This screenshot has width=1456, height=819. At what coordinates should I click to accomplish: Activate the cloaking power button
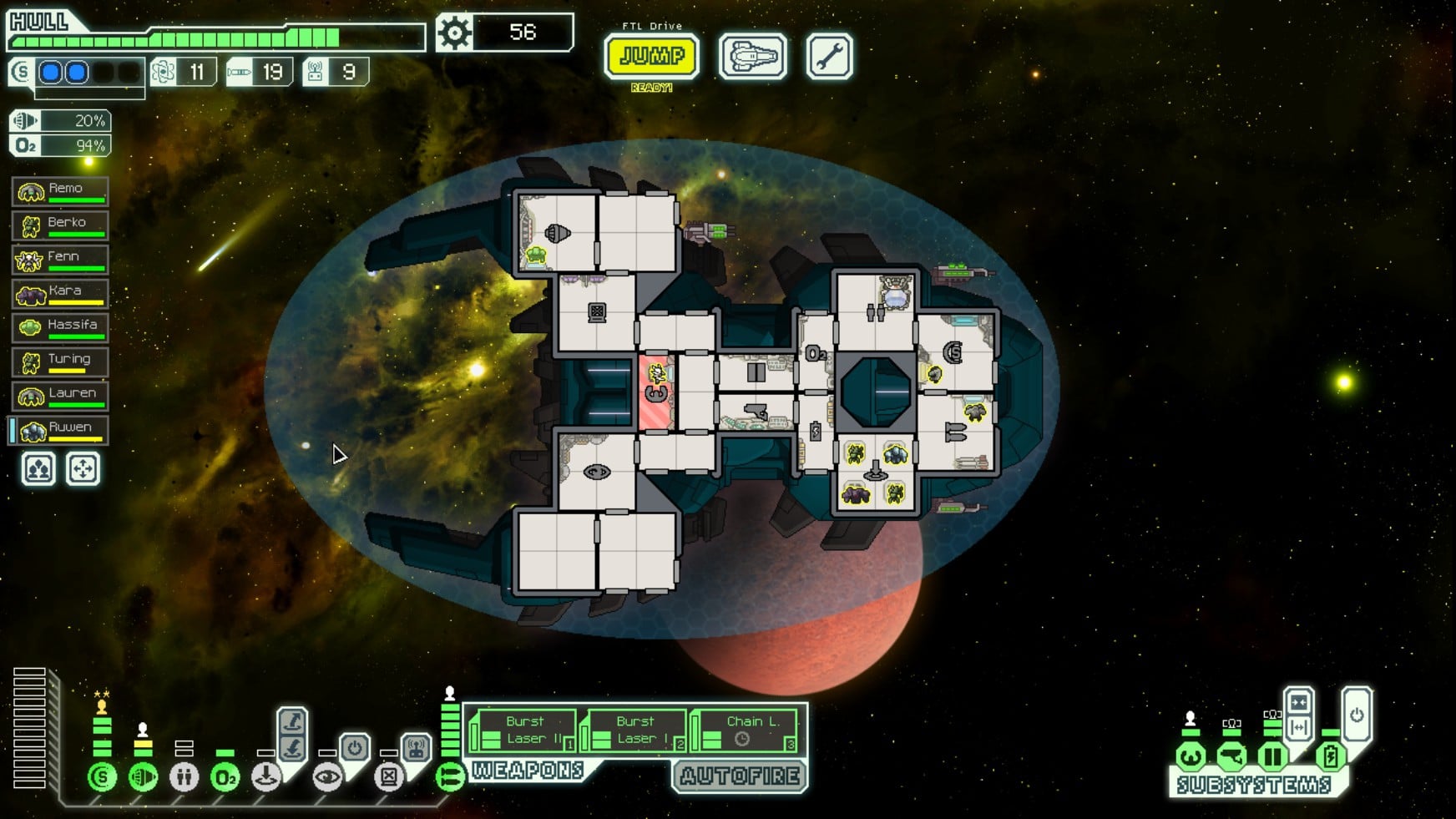tap(355, 747)
